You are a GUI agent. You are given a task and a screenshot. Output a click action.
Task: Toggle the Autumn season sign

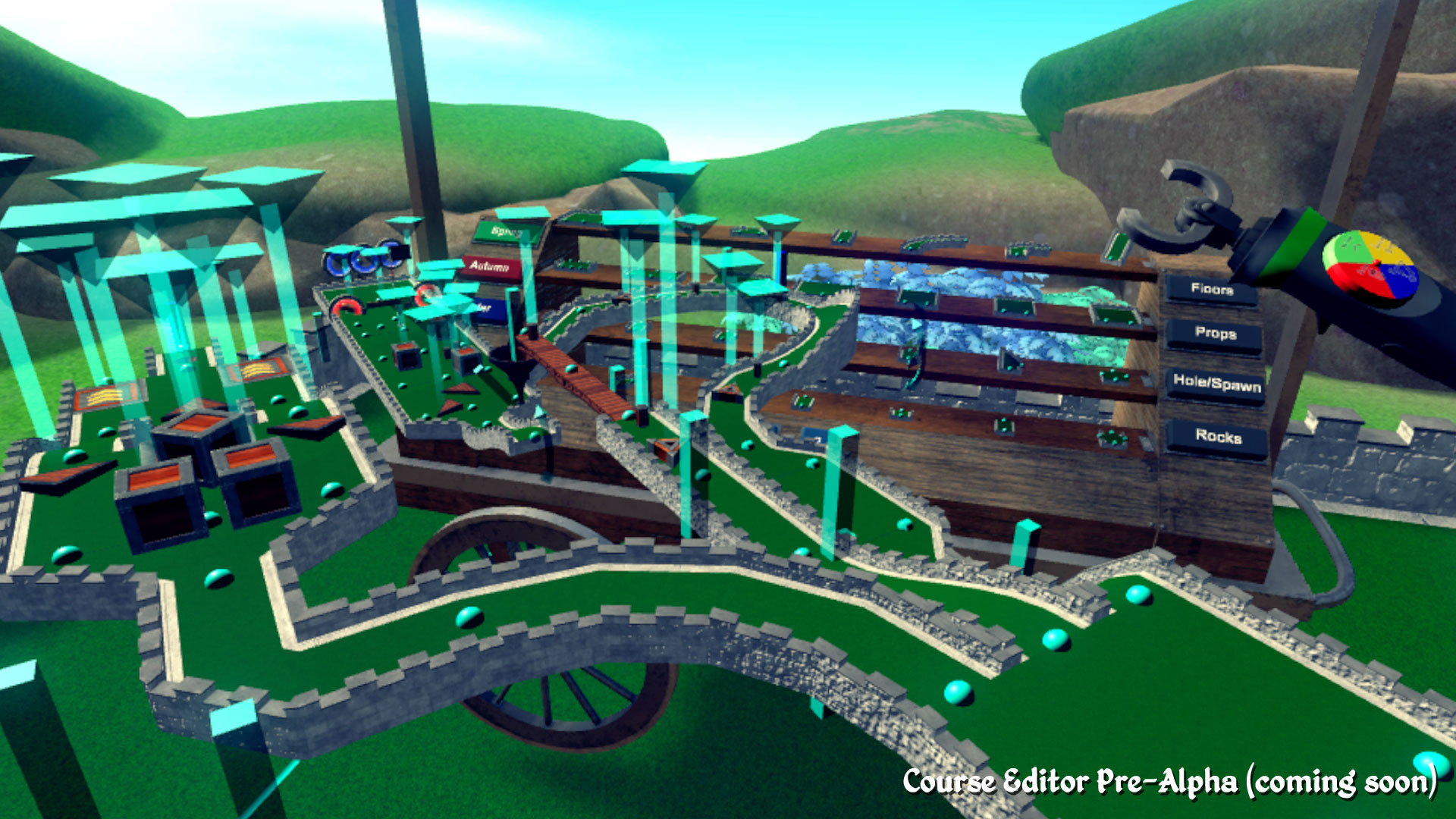pyautogui.click(x=488, y=268)
